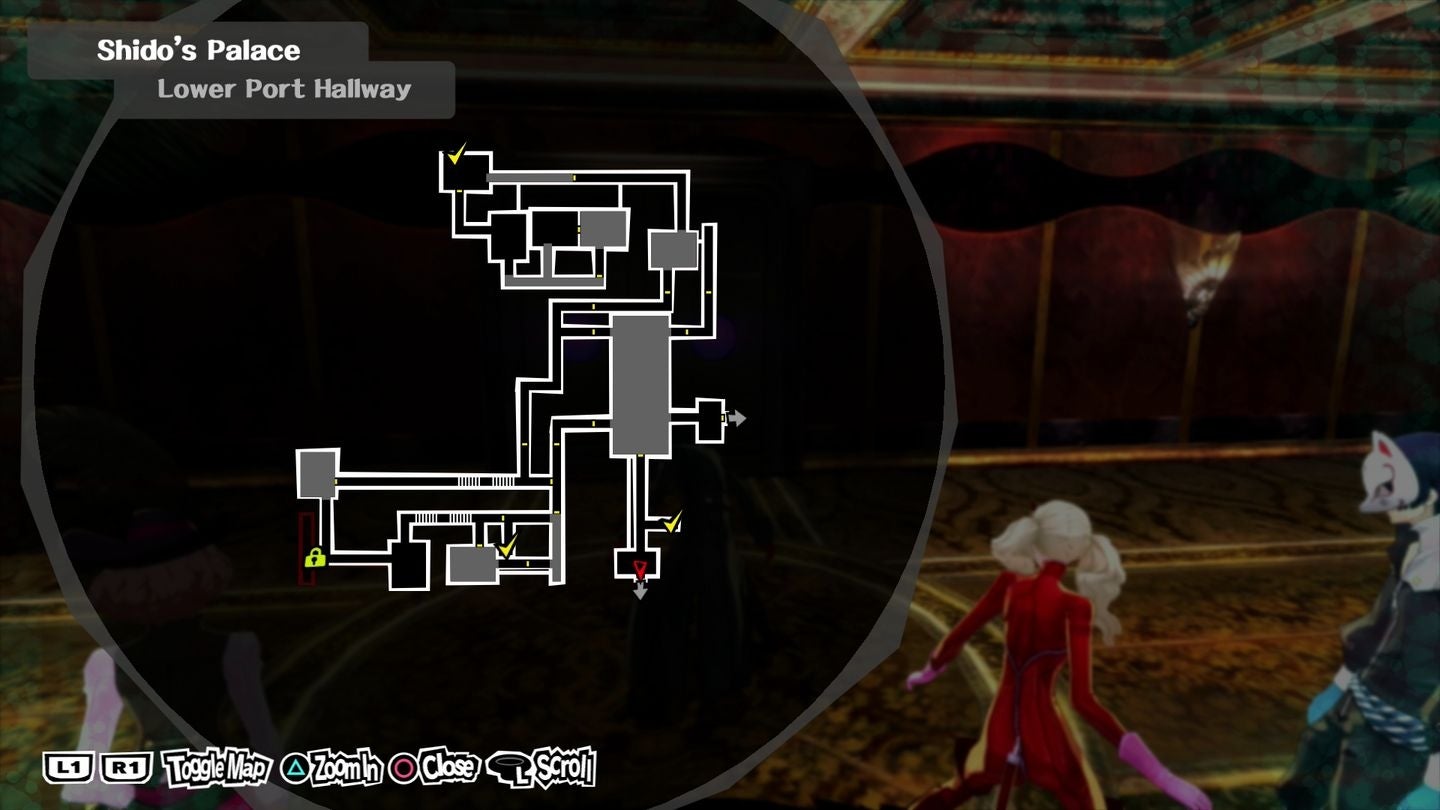Select the gray exit arrow on the right edge
This screenshot has height=810, width=1440.
(737, 419)
